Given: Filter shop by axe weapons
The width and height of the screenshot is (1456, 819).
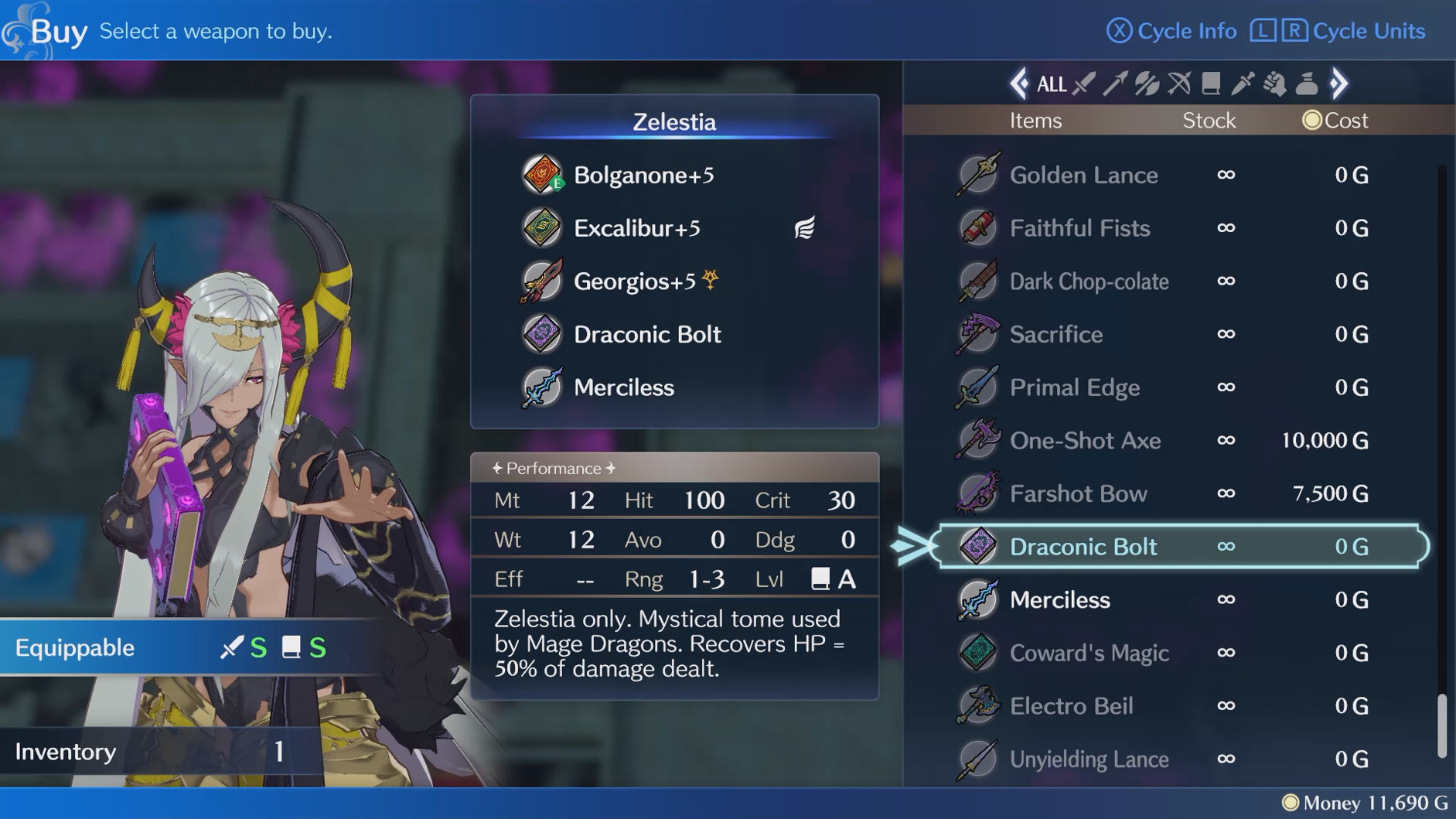Looking at the screenshot, I should pos(1145,84).
